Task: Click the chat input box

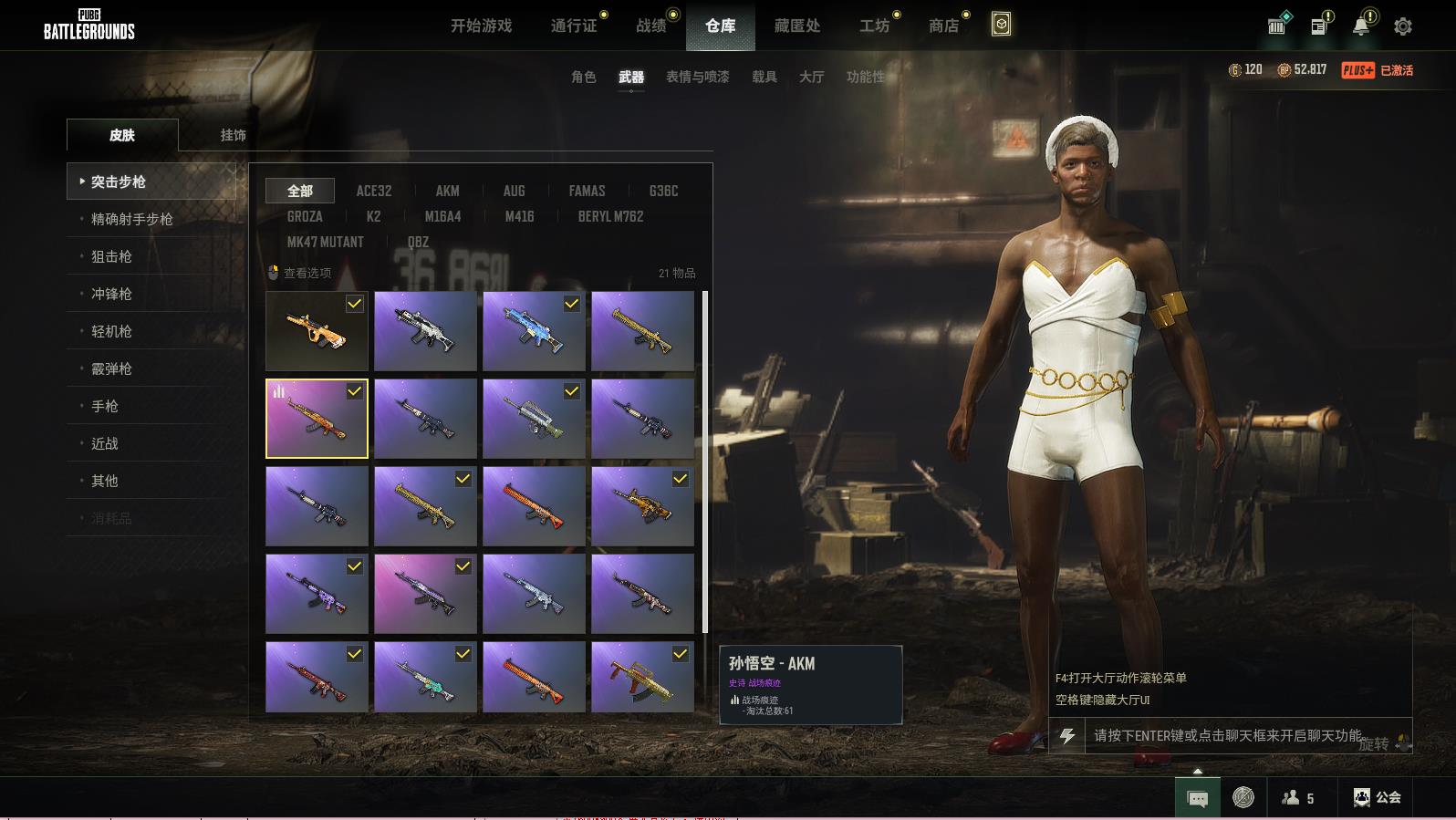Action: coord(1227,735)
